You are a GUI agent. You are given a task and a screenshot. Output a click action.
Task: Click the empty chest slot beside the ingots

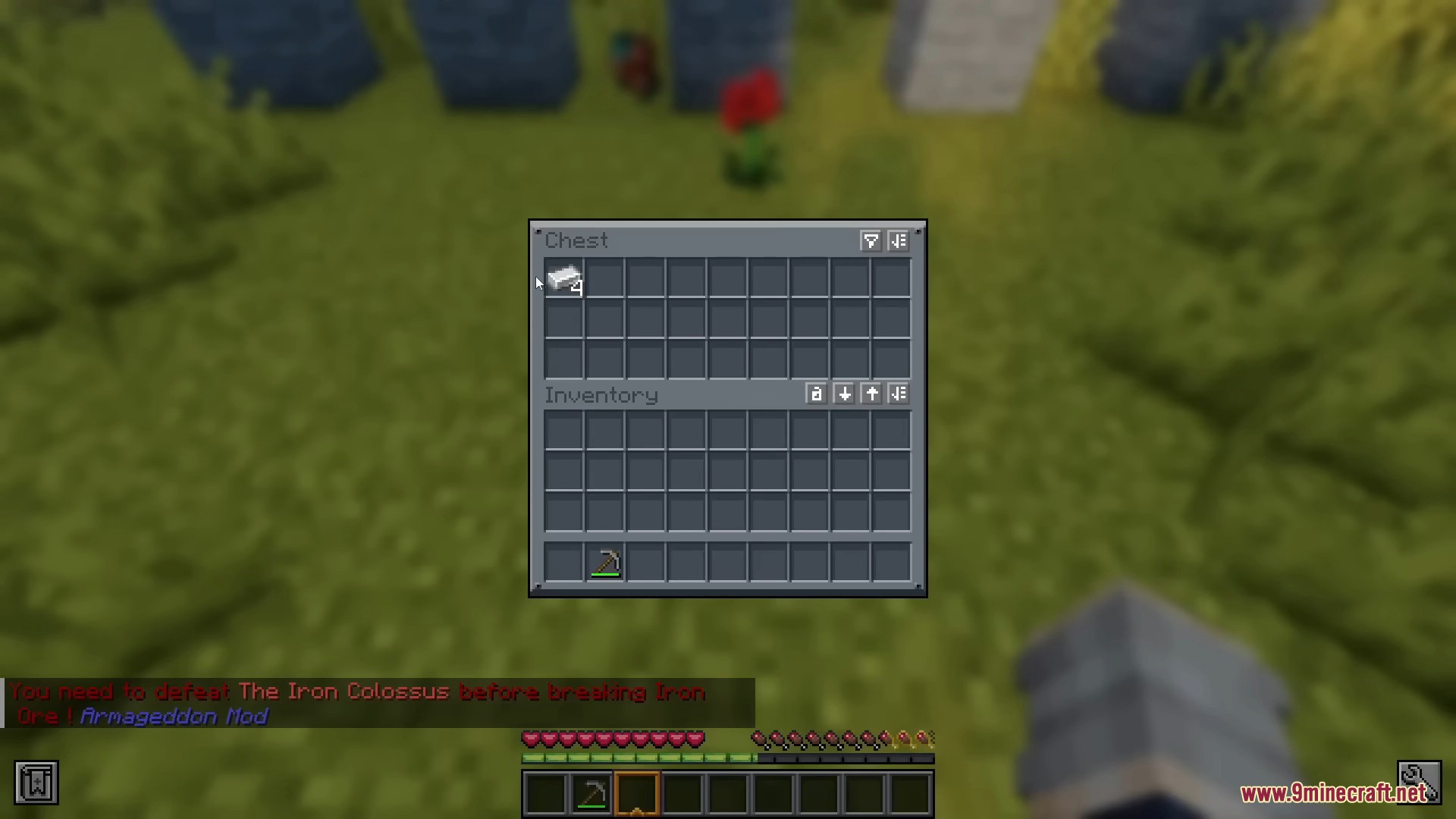604,280
